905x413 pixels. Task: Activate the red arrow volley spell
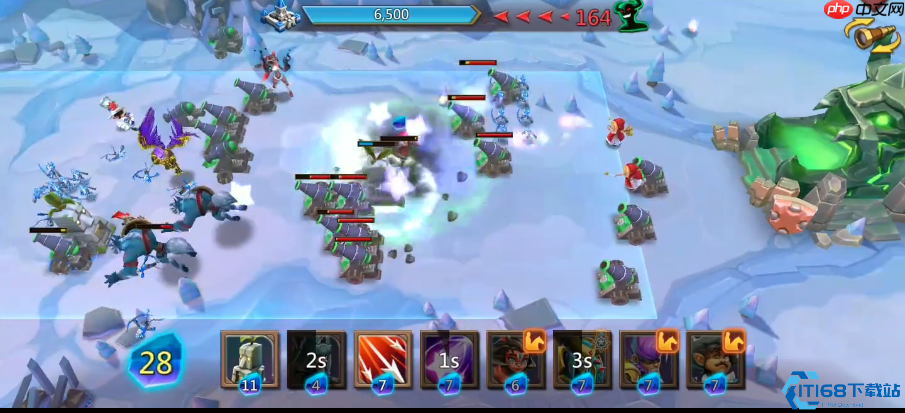383,358
